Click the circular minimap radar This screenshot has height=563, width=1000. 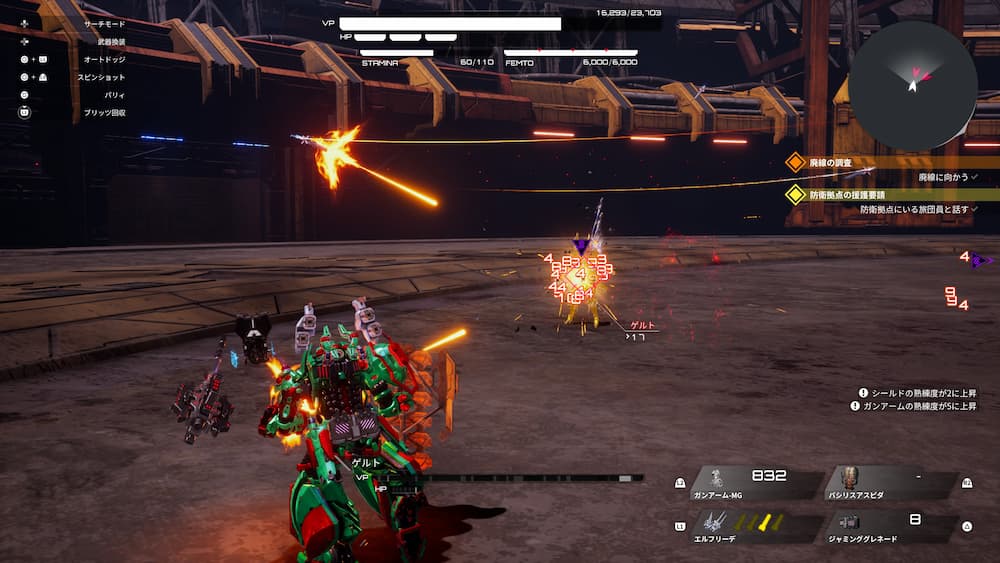912,85
